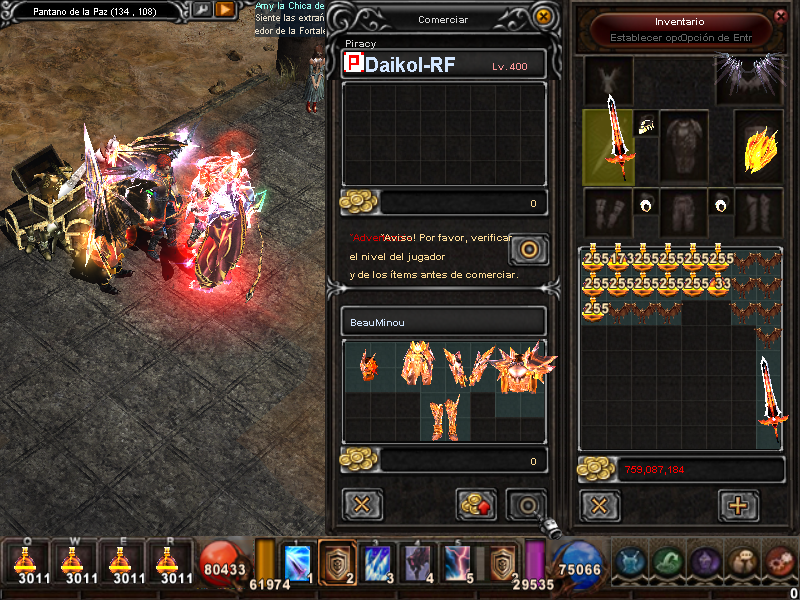Select the flaming sword in inventory grid
This screenshot has width=800, height=600.
click(x=768, y=400)
